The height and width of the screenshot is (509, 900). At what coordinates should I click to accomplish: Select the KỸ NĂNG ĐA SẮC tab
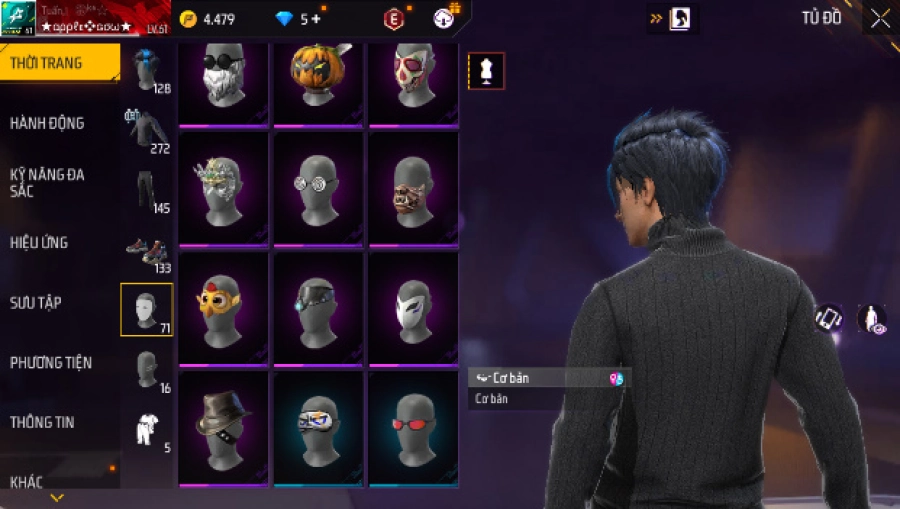click(x=48, y=182)
